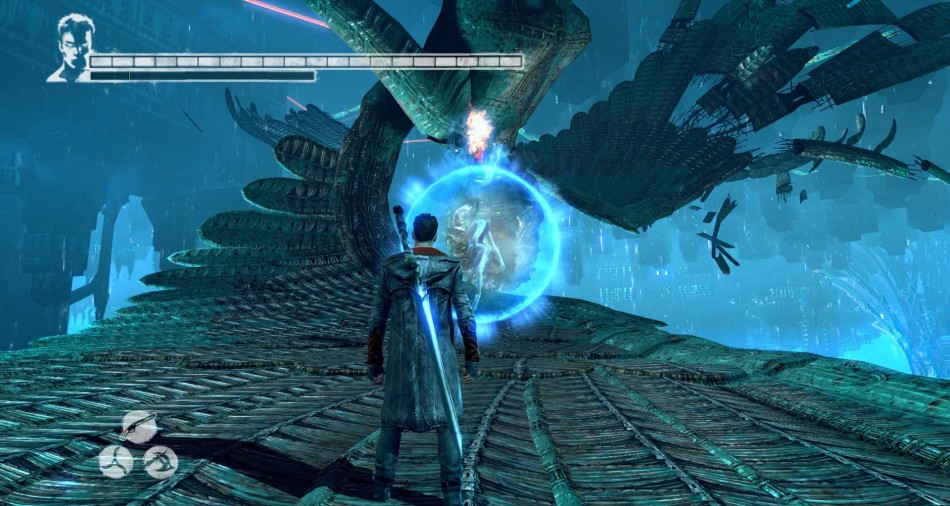Activate the curved scythe weapon icon
Screen dimensions: 950x506
click(160, 461)
